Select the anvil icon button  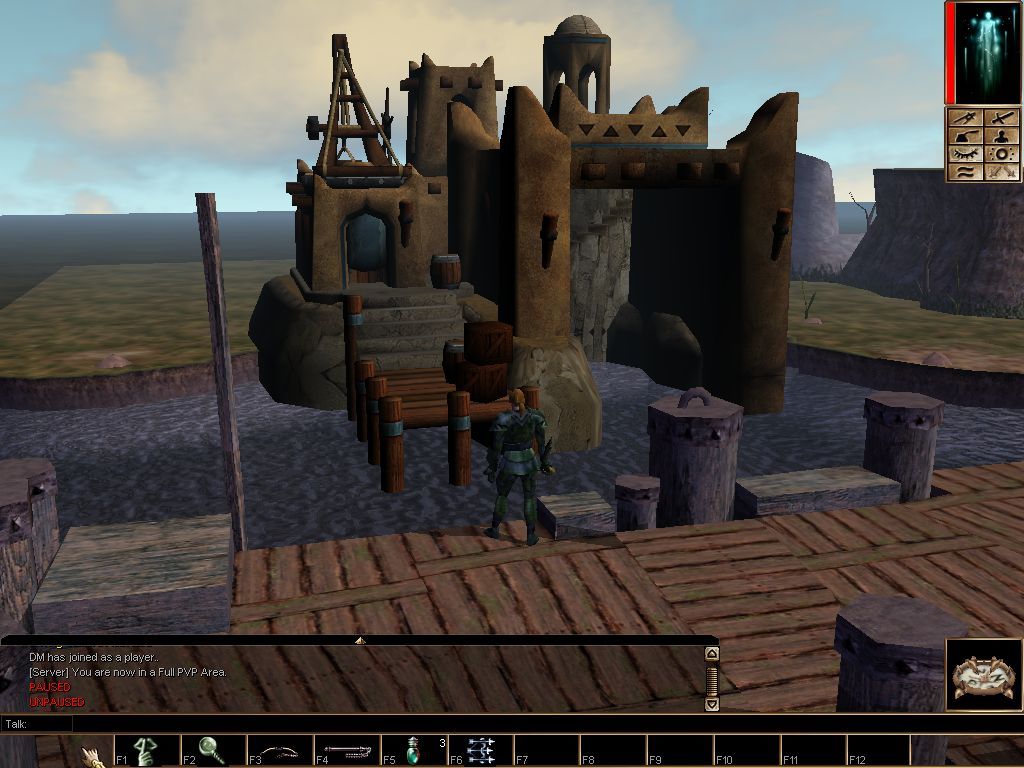964,136
